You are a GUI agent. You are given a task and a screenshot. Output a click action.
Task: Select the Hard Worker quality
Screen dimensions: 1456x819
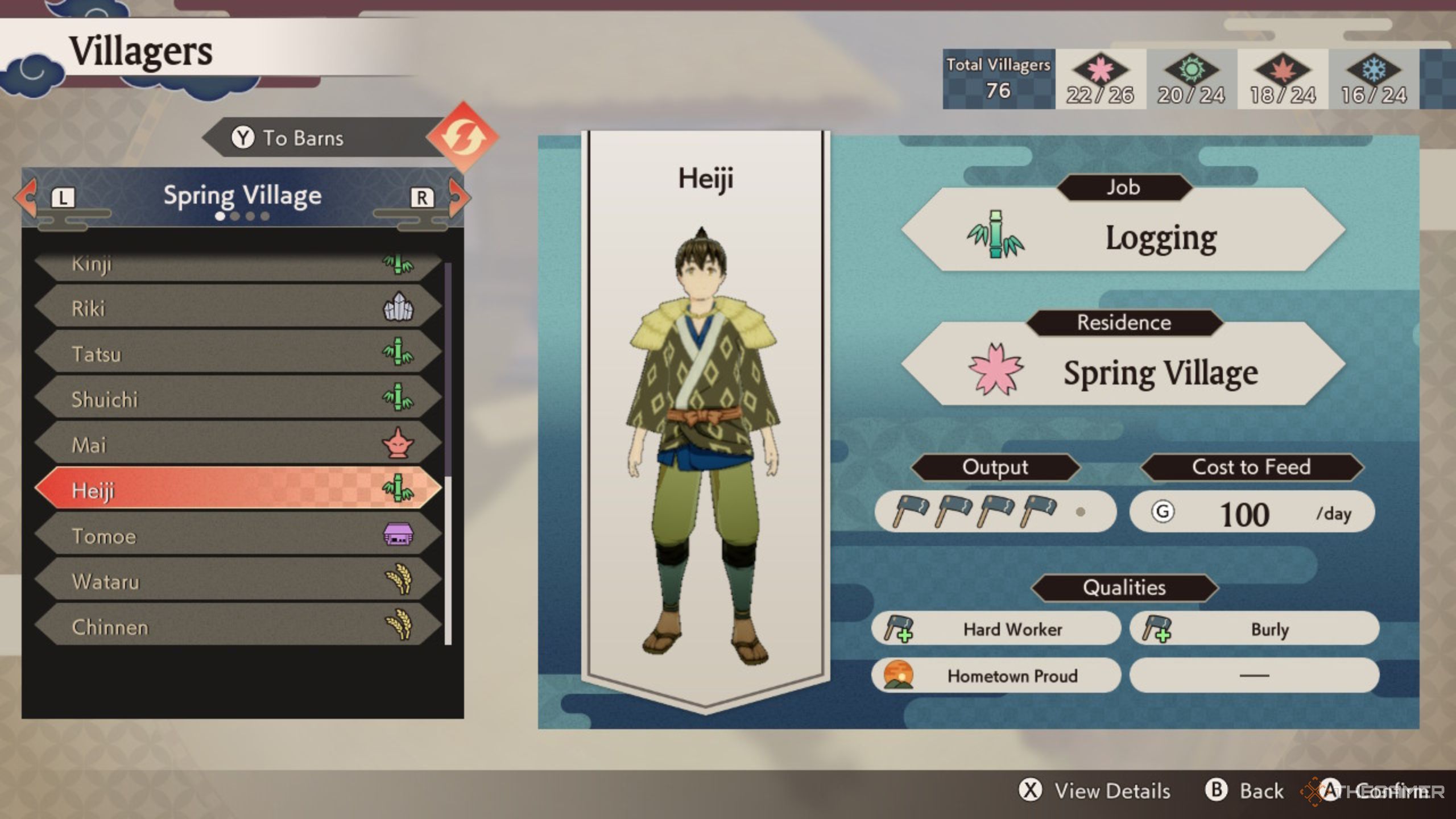tap(995, 629)
